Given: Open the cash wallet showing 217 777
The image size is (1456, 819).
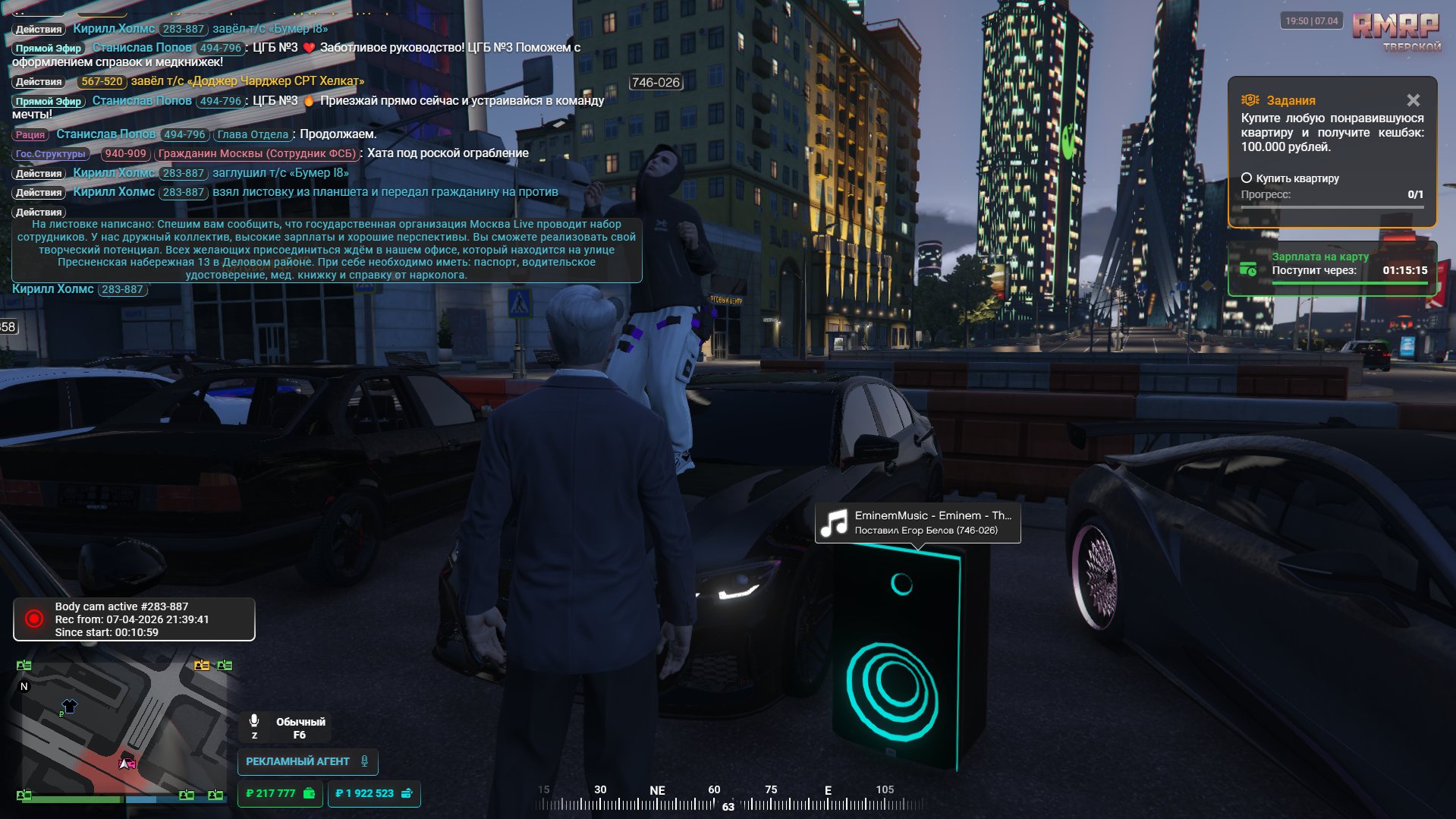Looking at the screenshot, I should [x=280, y=793].
